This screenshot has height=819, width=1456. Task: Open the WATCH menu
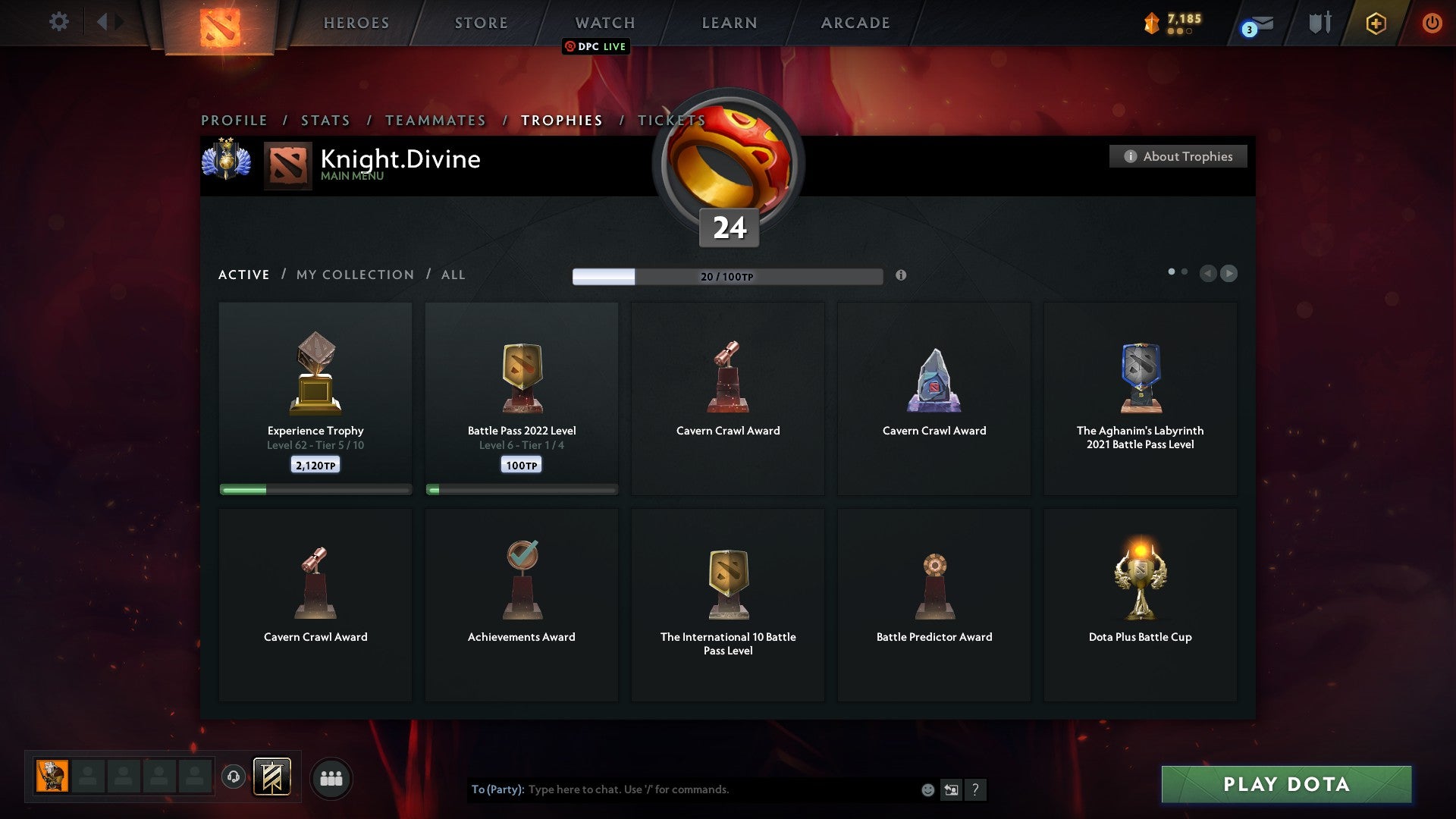(x=604, y=23)
